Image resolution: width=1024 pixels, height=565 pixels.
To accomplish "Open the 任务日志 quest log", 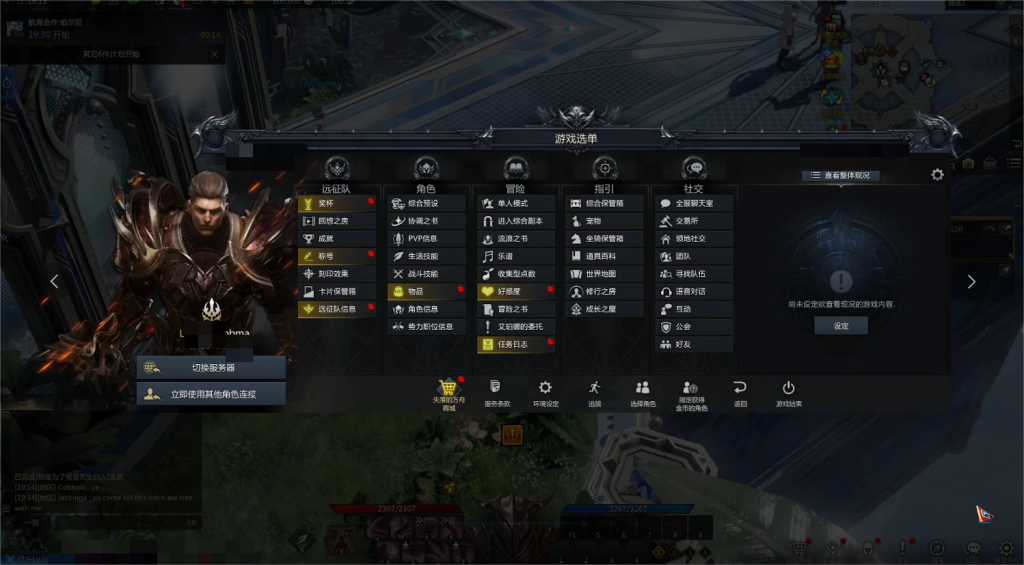I will (x=516, y=344).
